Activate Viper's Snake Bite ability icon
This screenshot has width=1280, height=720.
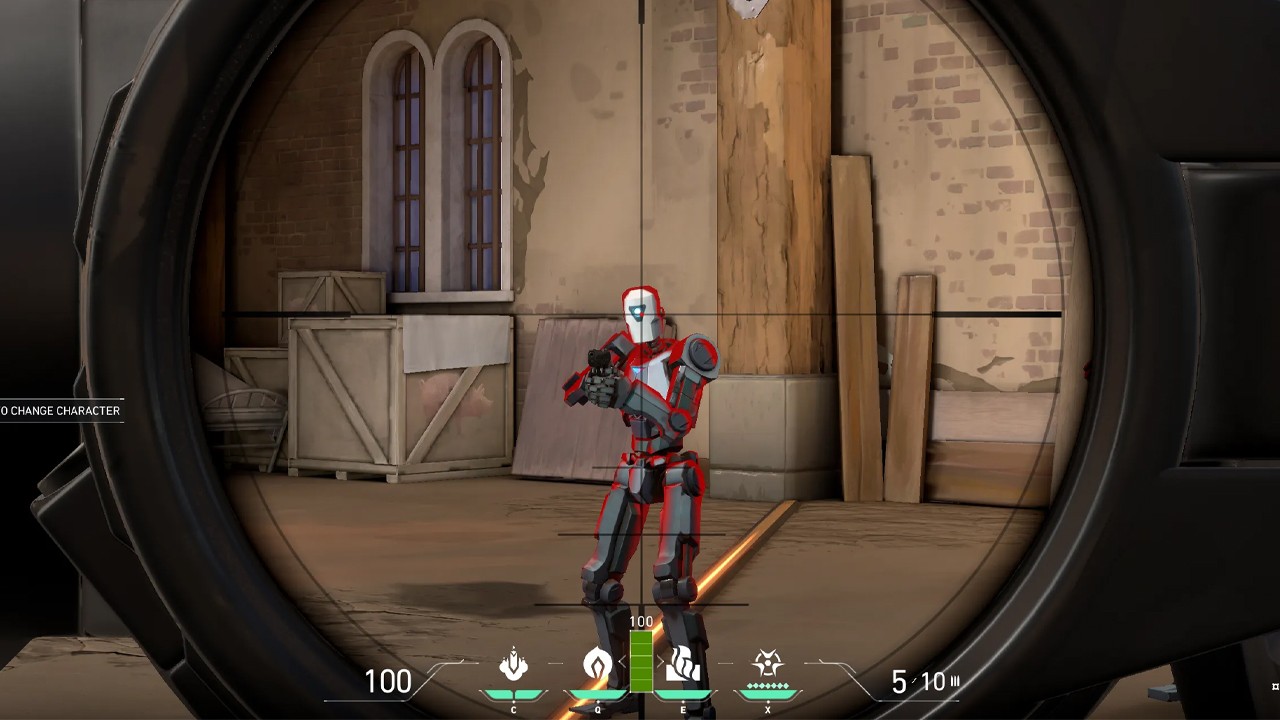[513, 664]
